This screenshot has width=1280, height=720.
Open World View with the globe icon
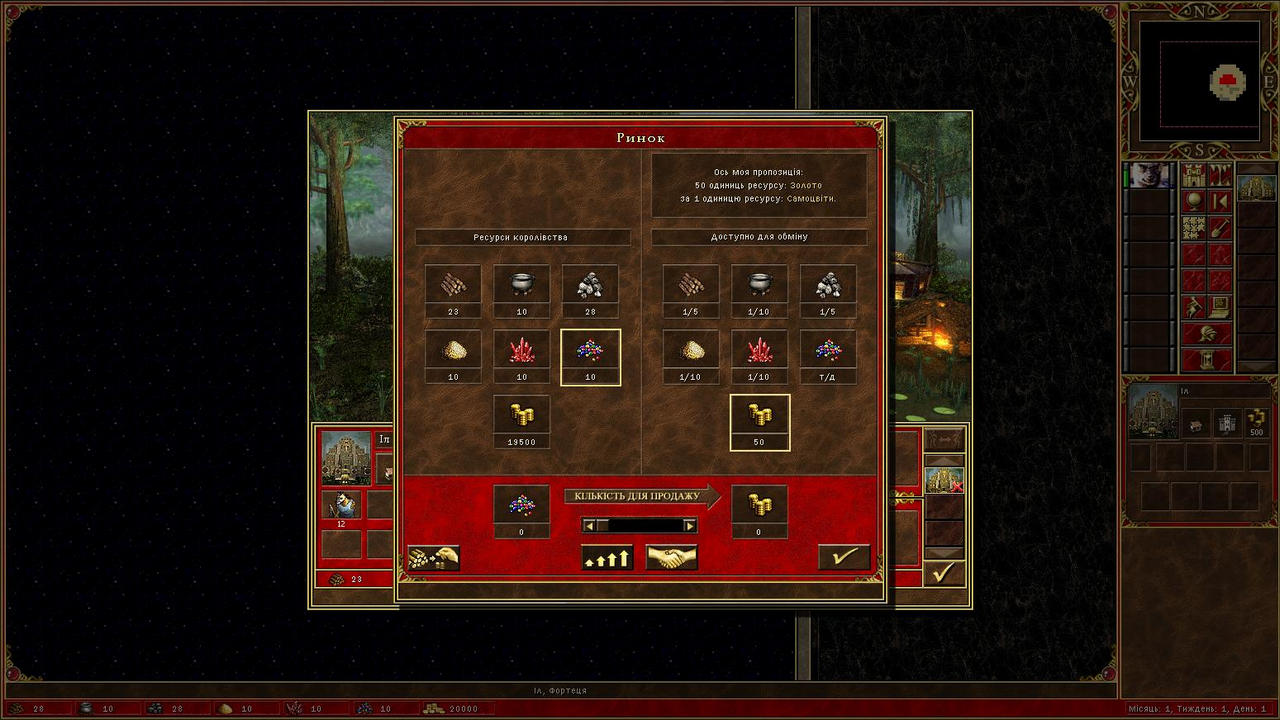click(1194, 201)
